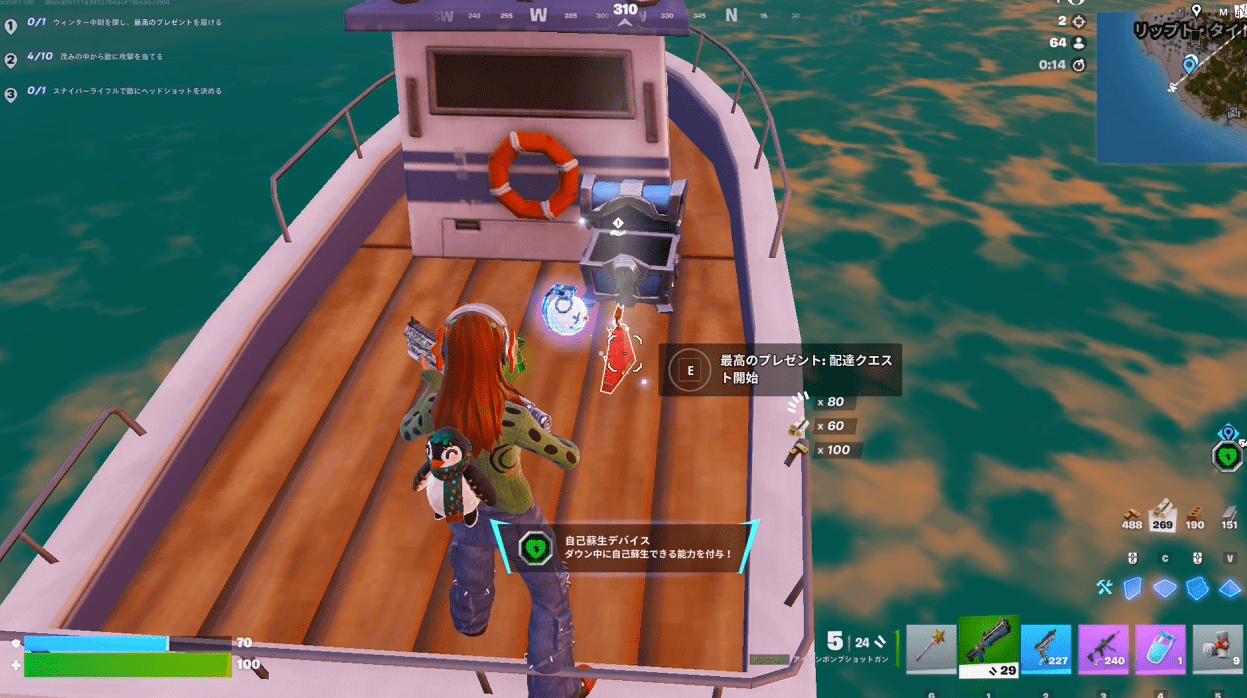The height and width of the screenshot is (698, 1247).
Task: Choose the pyramid roof building piece
Action: 1229,588
